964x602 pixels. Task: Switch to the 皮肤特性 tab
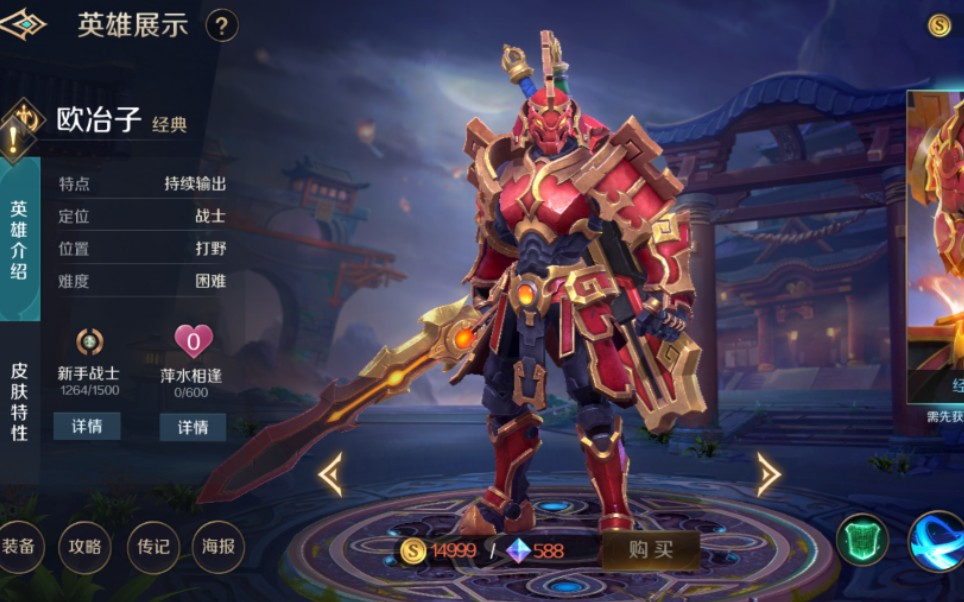(x=19, y=401)
